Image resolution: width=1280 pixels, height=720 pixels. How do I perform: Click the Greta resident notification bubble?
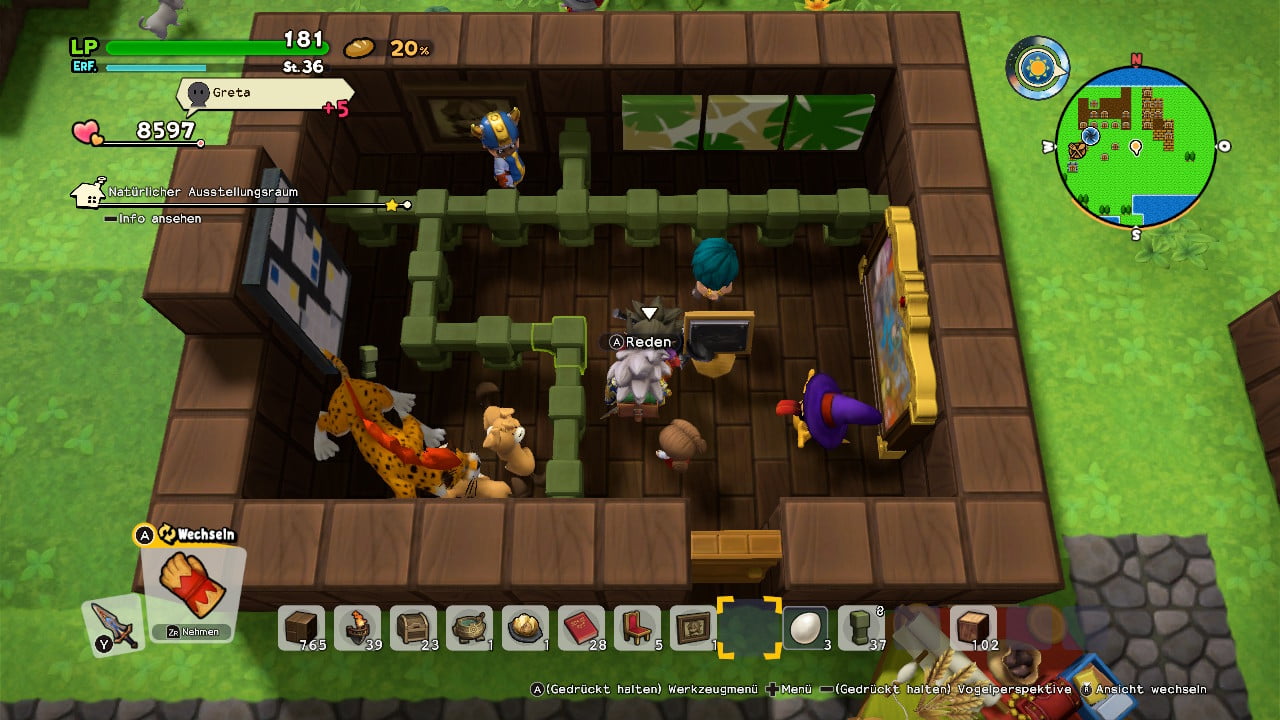[264, 93]
